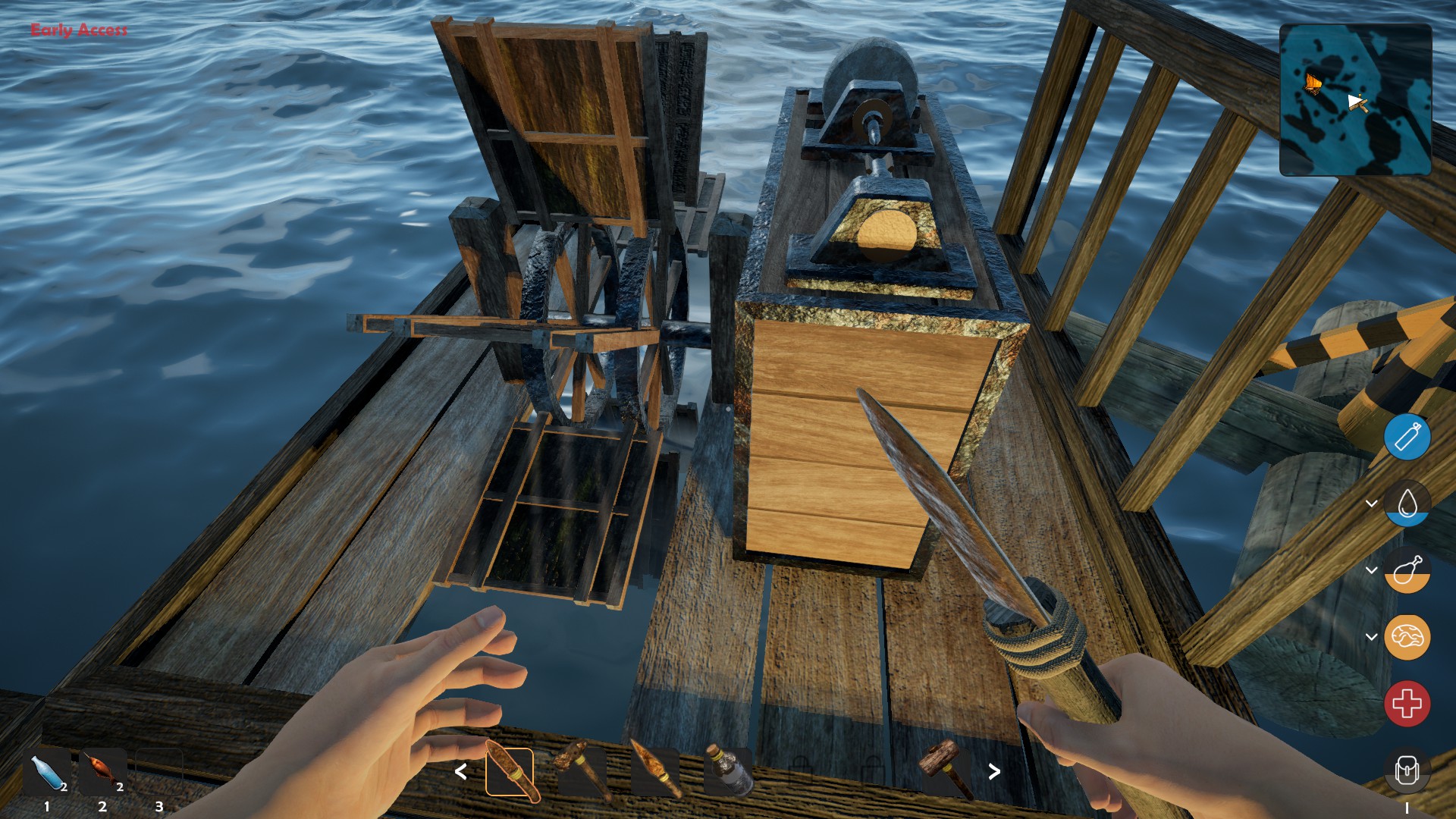This screenshot has width=1456, height=819.
Task: Equip the wooden mallet from the hotbar
Action: click(943, 769)
